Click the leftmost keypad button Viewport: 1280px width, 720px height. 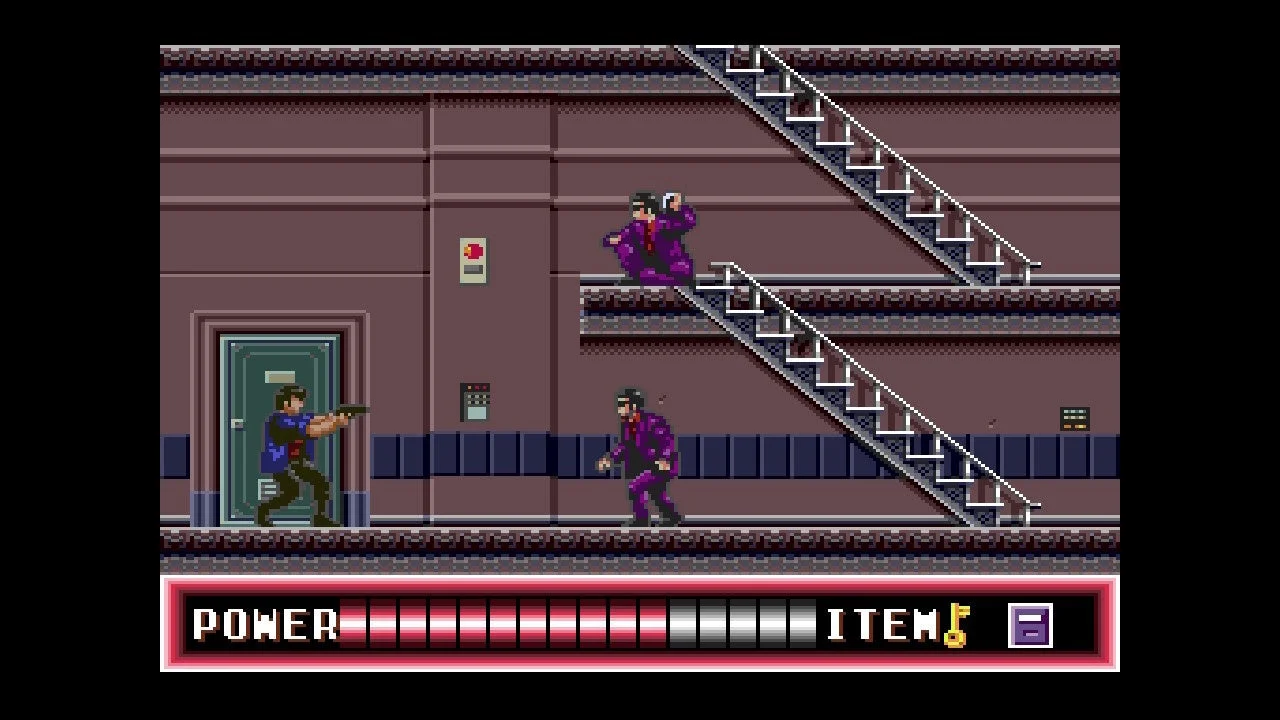point(467,397)
